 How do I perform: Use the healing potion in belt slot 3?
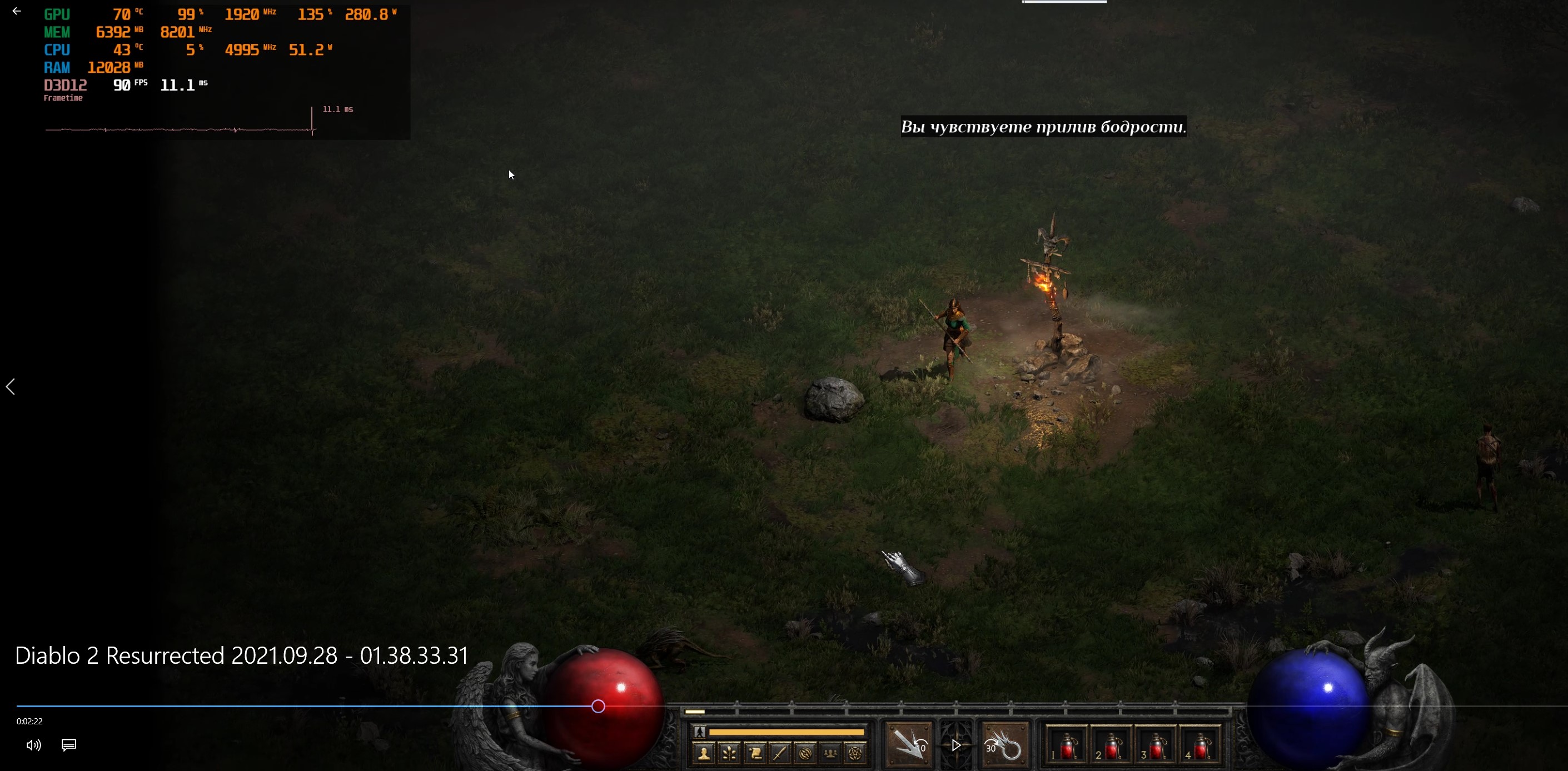point(1156,745)
